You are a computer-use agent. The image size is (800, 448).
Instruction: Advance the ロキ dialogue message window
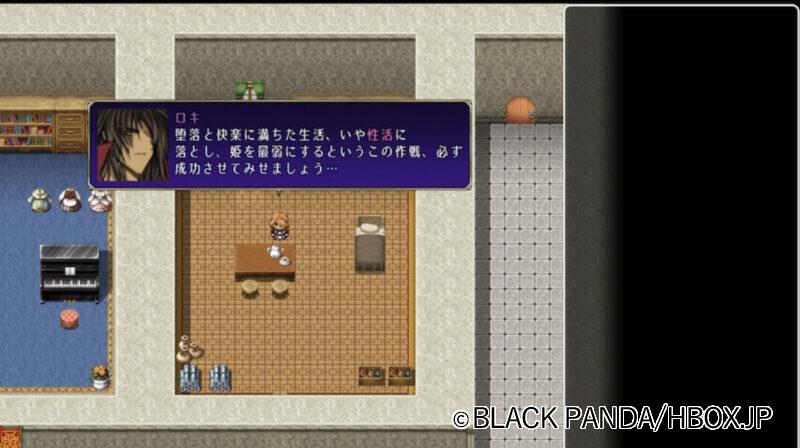coord(280,145)
